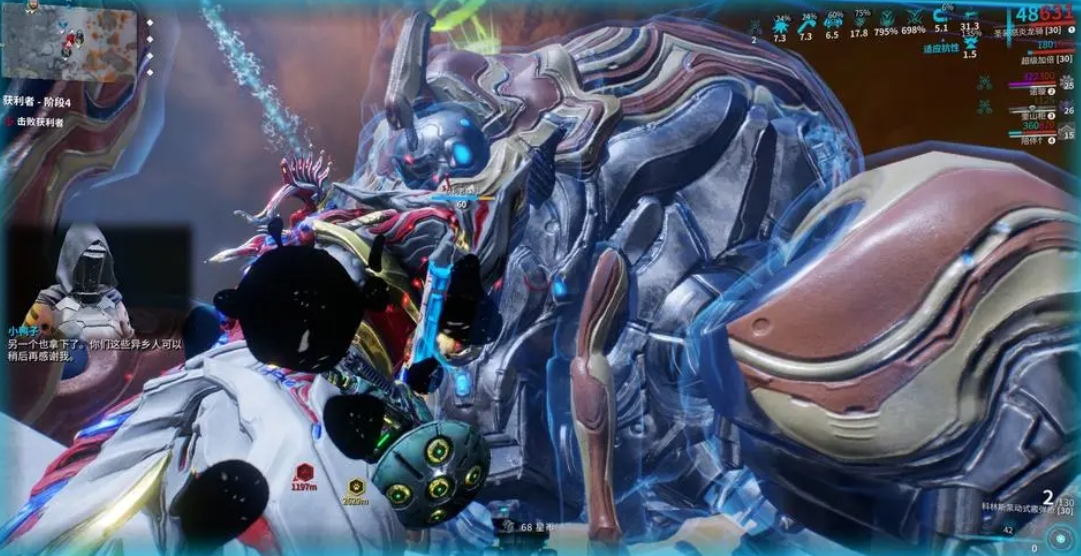
Task: Click the buff icon with 17.8 timer
Action: (859, 19)
